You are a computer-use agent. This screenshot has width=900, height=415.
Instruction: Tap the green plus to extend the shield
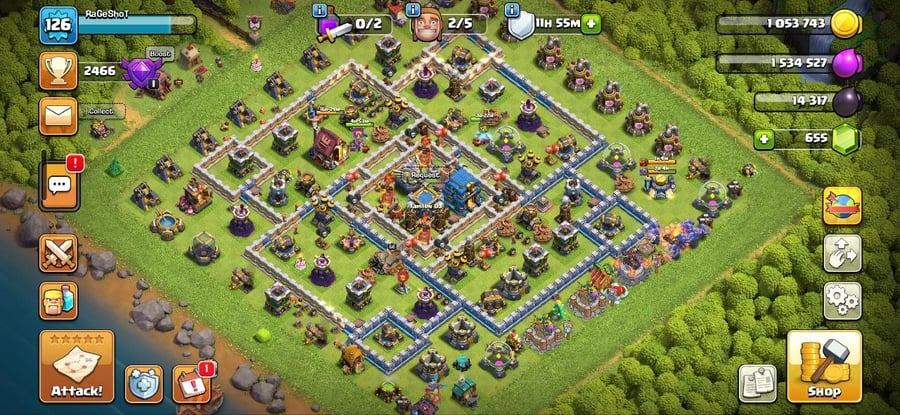point(592,22)
